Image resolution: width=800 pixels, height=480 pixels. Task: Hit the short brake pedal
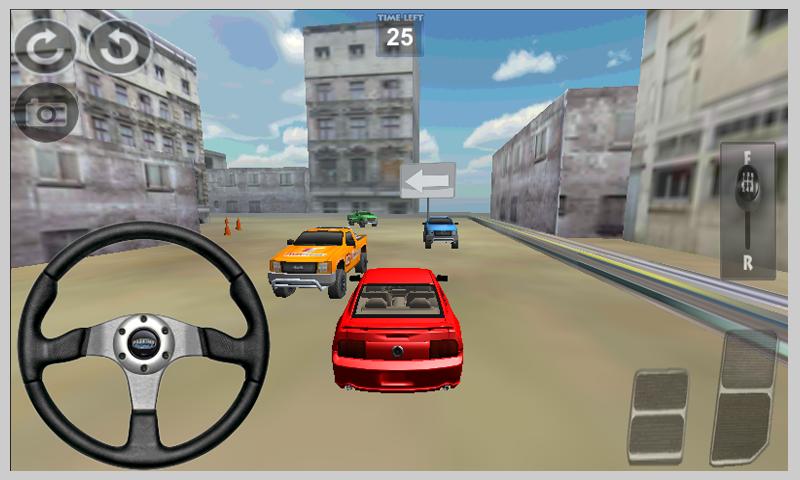658,415
